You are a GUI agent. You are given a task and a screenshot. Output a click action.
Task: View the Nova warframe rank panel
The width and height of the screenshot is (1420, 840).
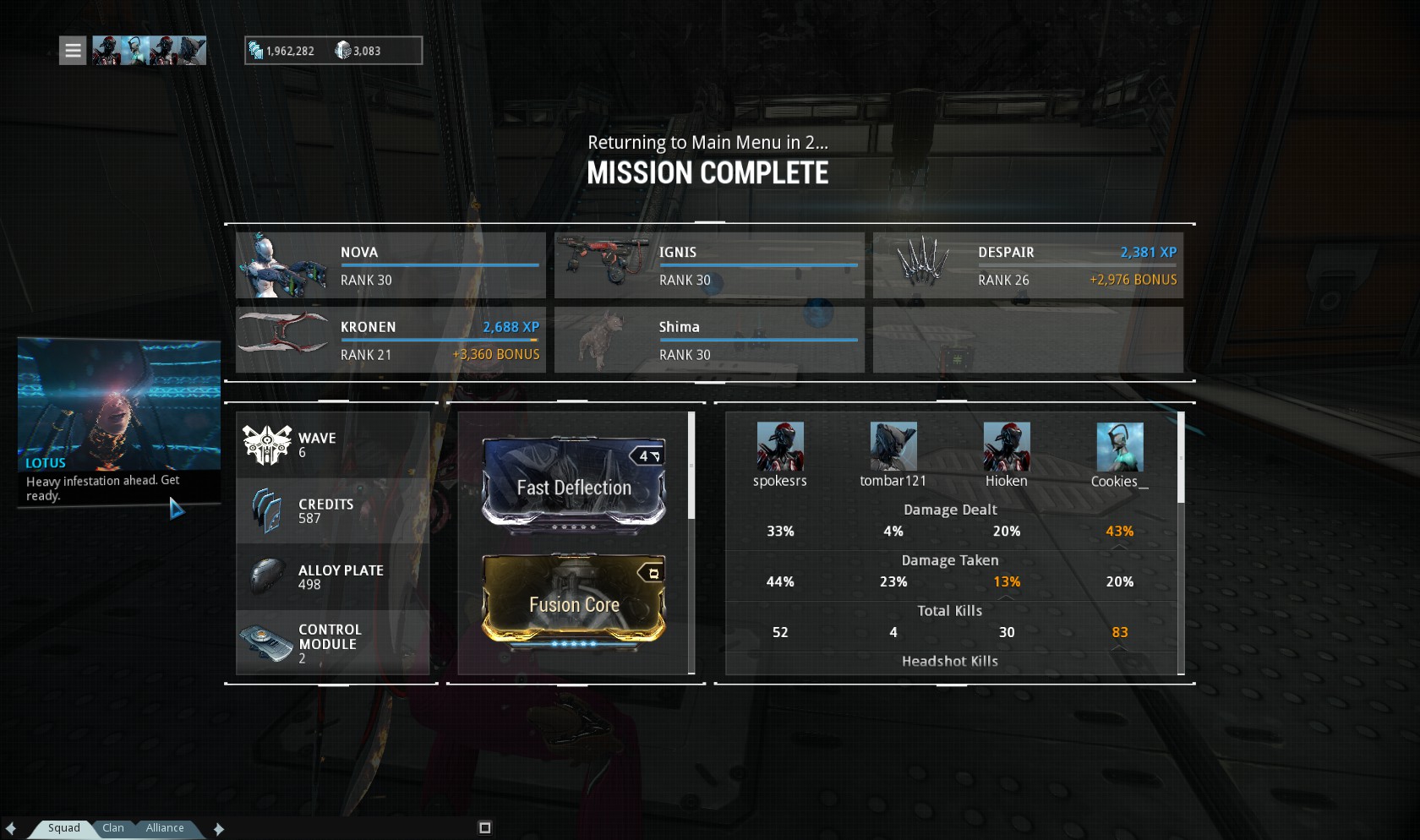click(x=390, y=265)
